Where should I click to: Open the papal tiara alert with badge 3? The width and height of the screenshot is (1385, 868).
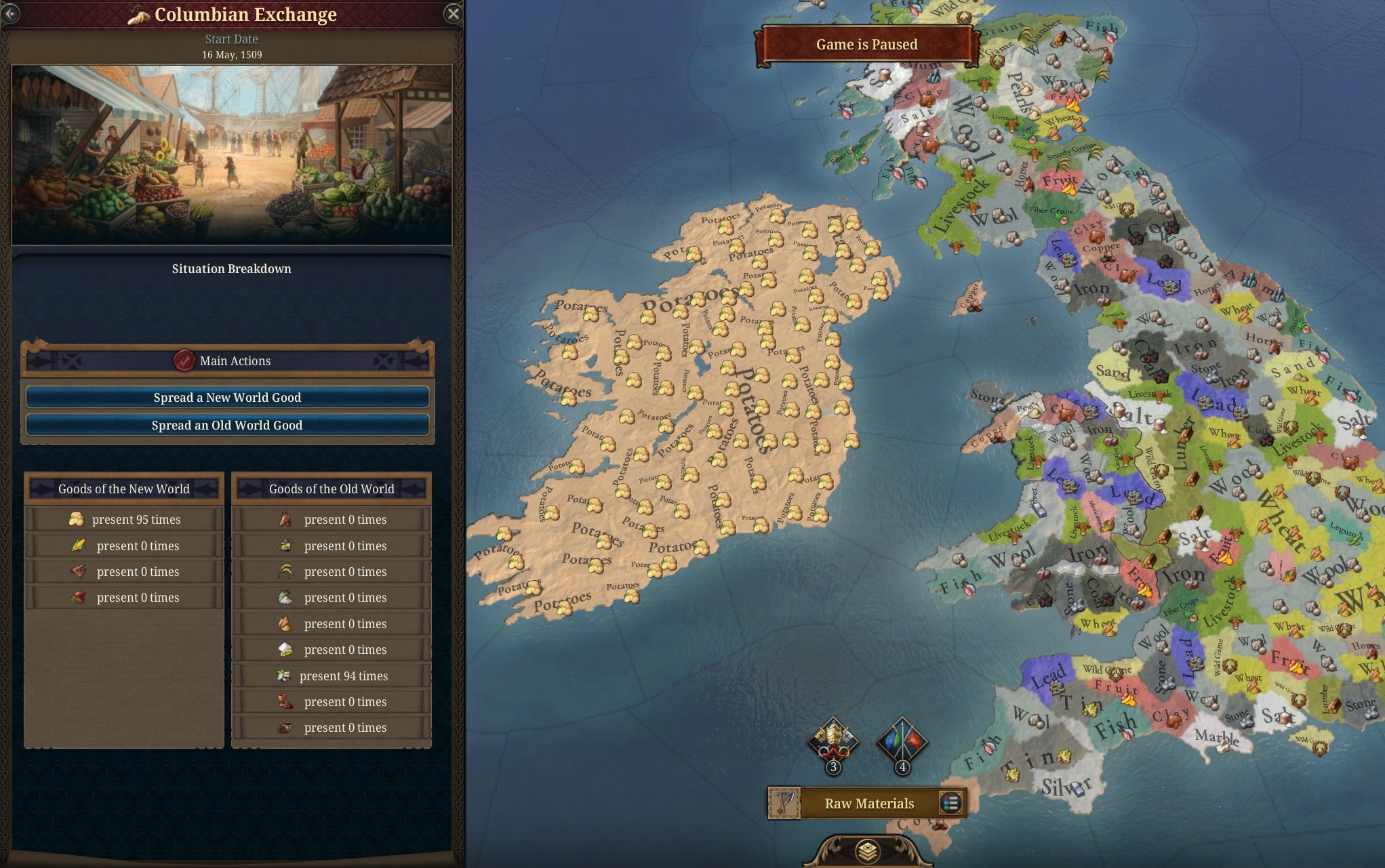[833, 743]
